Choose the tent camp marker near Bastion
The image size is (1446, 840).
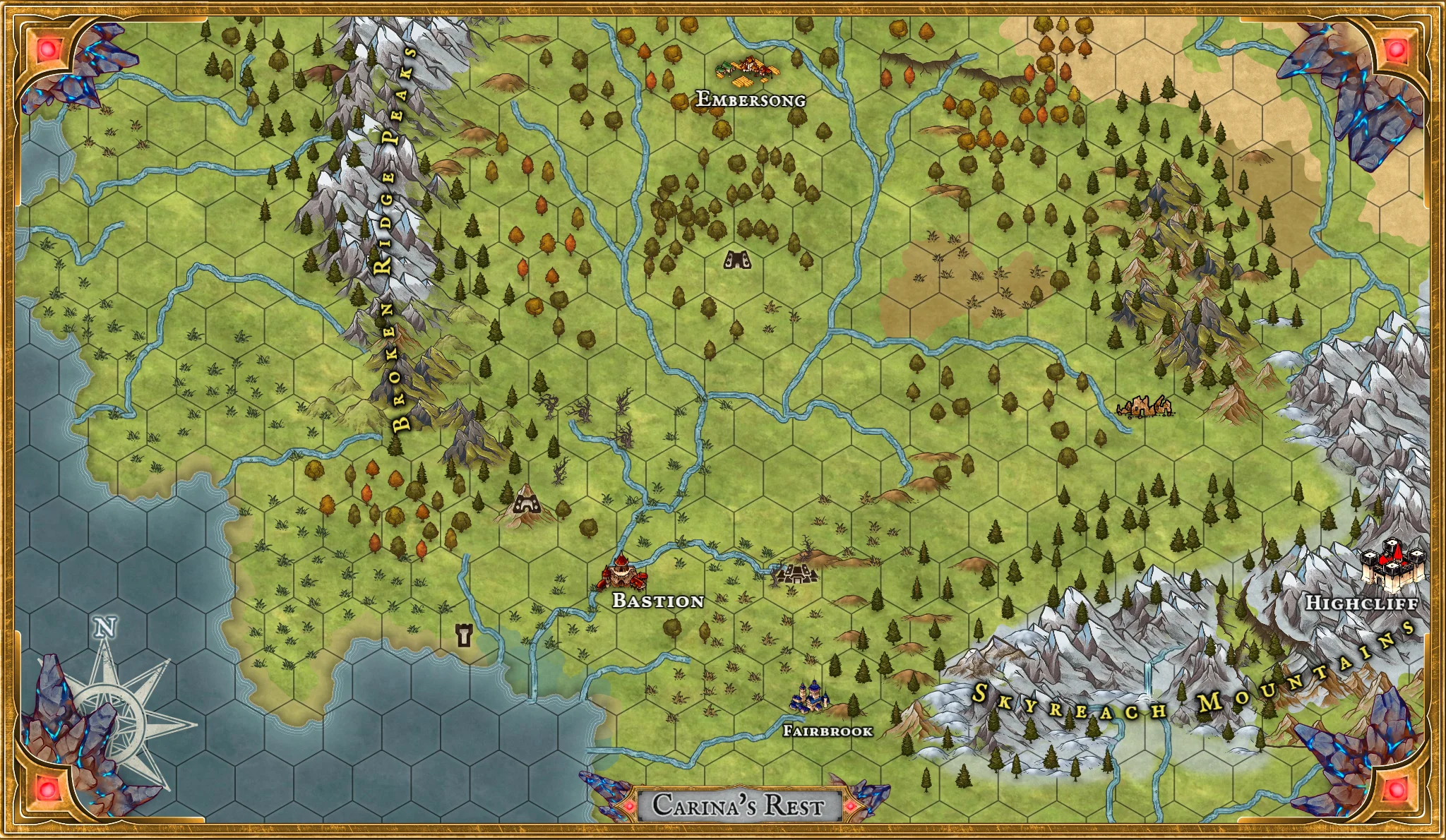[x=796, y=573]
